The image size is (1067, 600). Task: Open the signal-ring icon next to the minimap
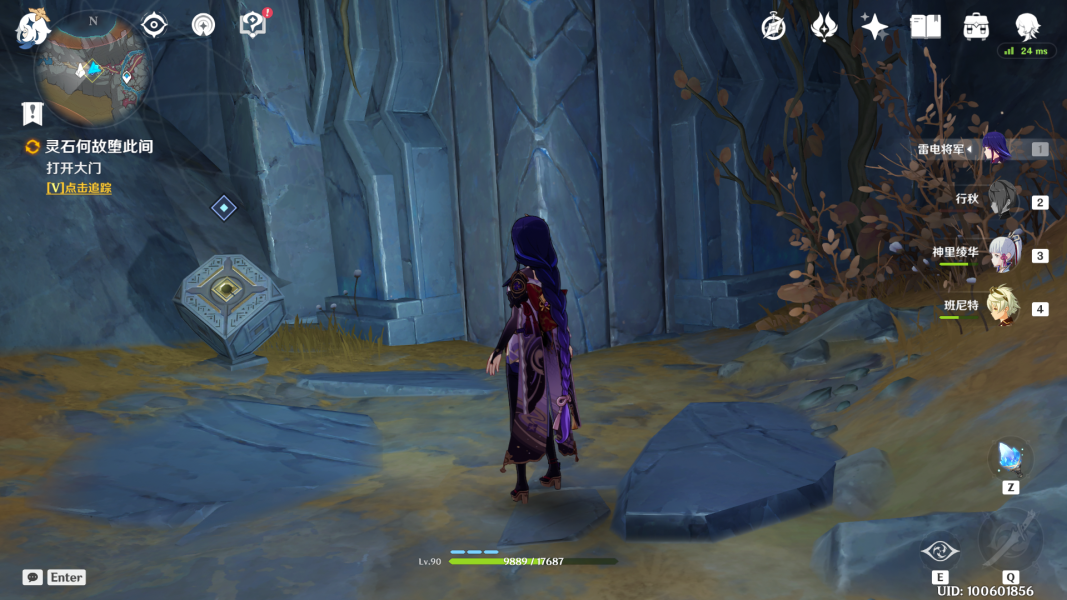pyautogui.click(x=203, y=25)
